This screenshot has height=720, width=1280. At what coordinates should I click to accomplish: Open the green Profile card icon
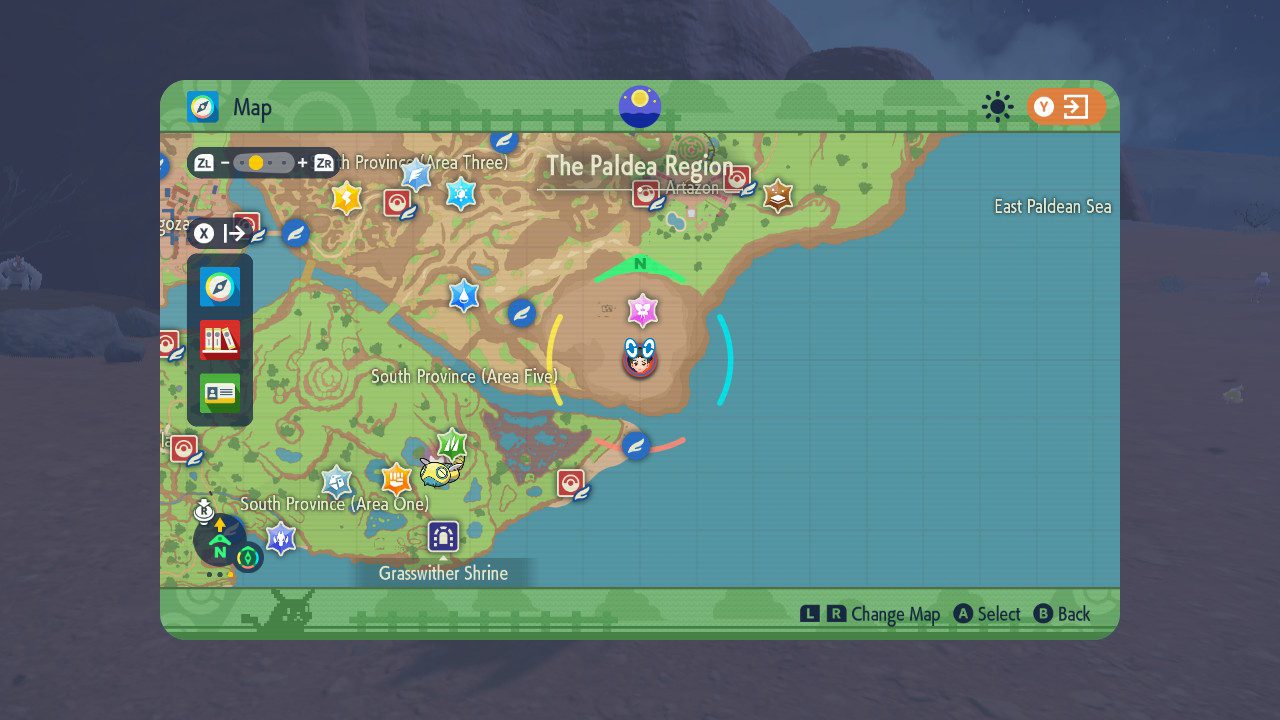[x=219, y=393]
